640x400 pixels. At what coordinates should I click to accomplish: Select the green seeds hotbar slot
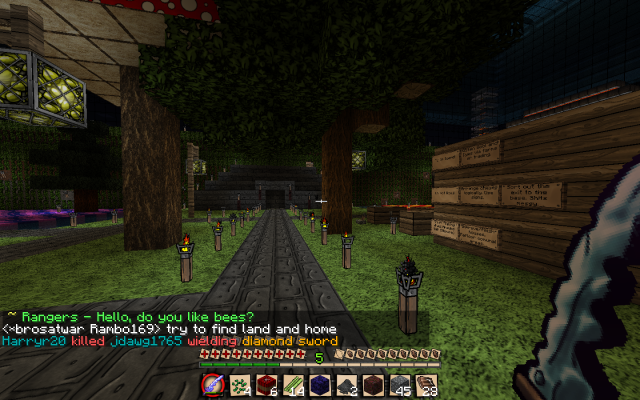click(x=240, y=384)
